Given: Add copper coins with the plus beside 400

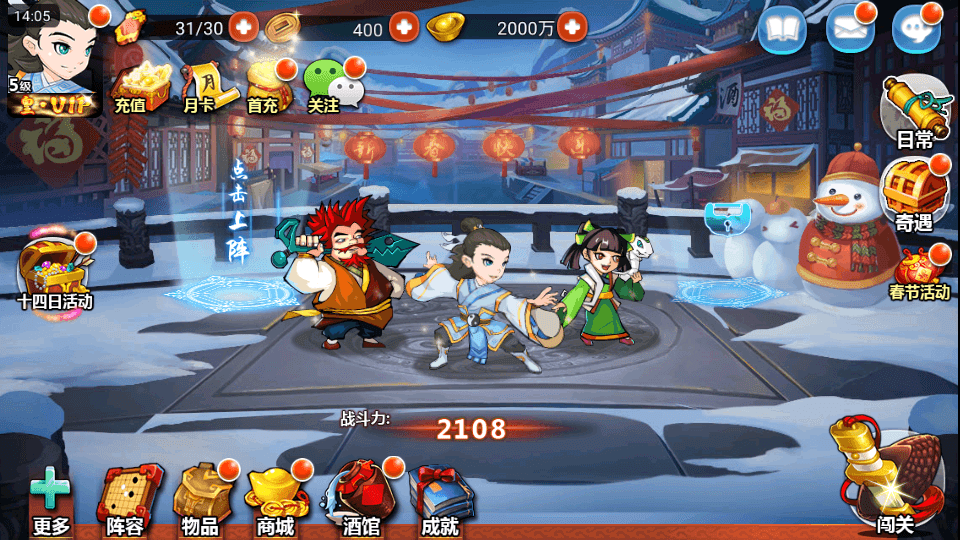Looking at the screenshot, I should tap(403, 27).
